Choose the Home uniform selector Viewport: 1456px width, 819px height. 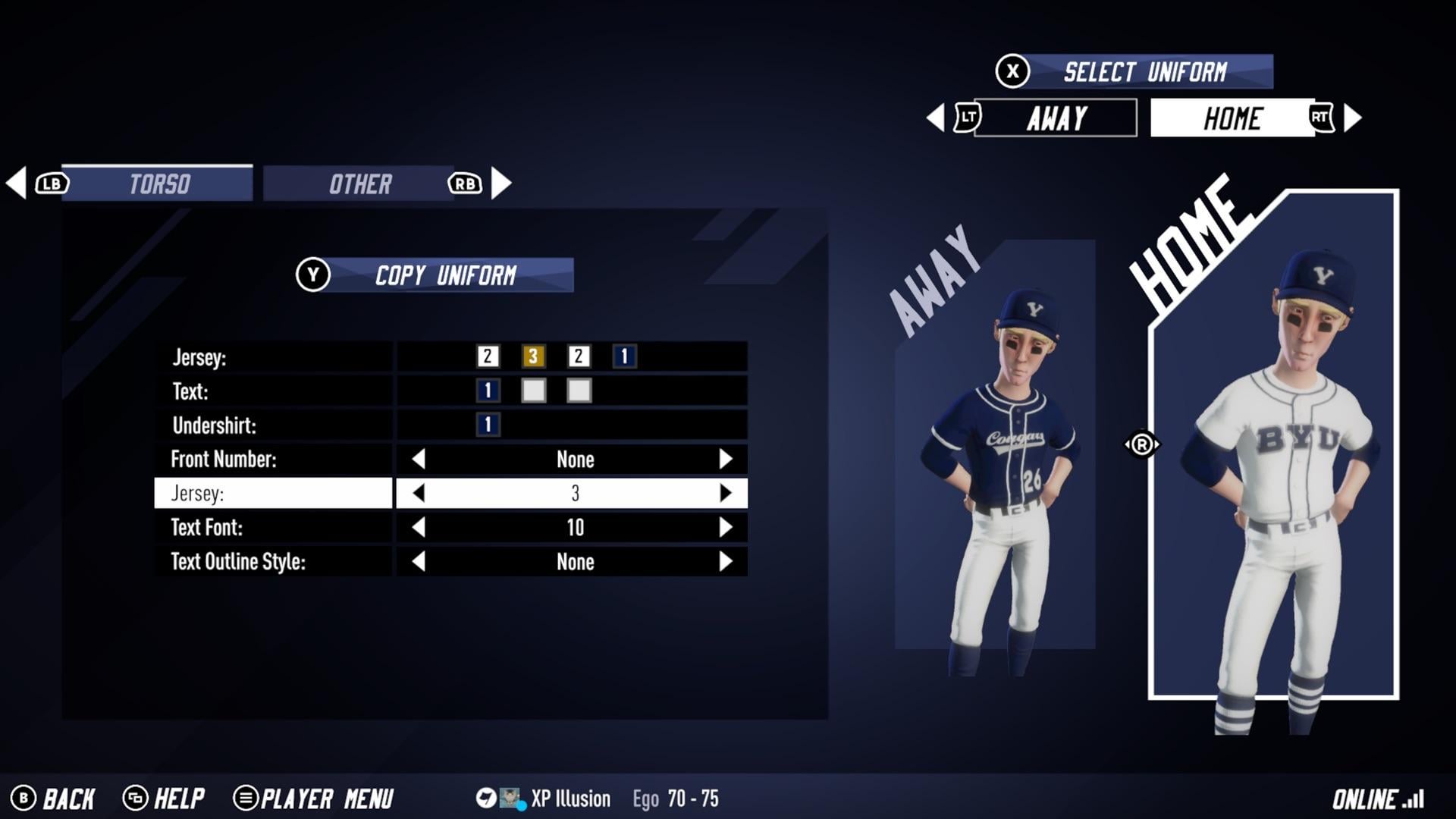point(1232,118)
